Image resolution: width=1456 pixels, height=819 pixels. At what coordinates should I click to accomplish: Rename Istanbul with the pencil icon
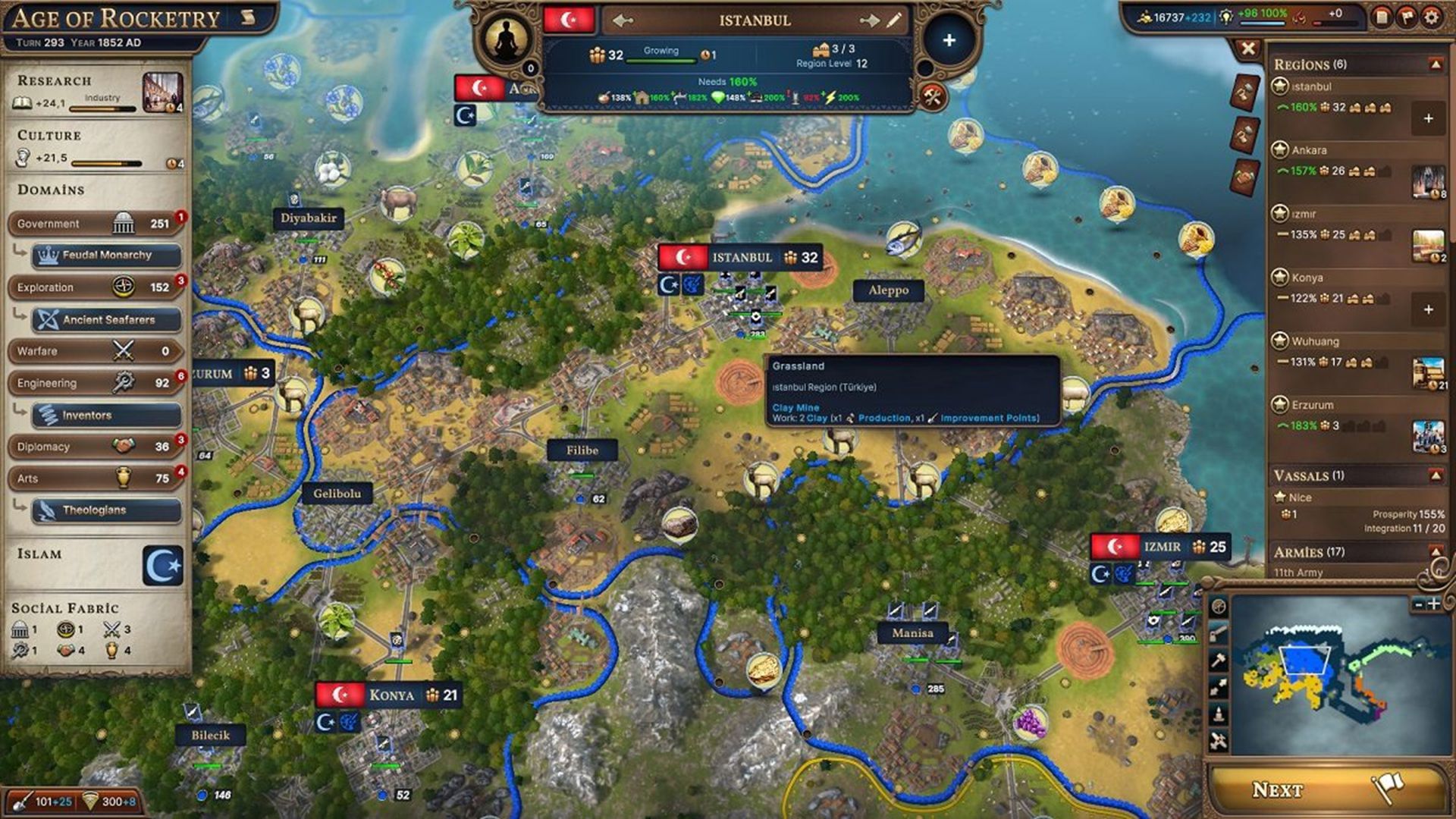[x=894, y=20]
